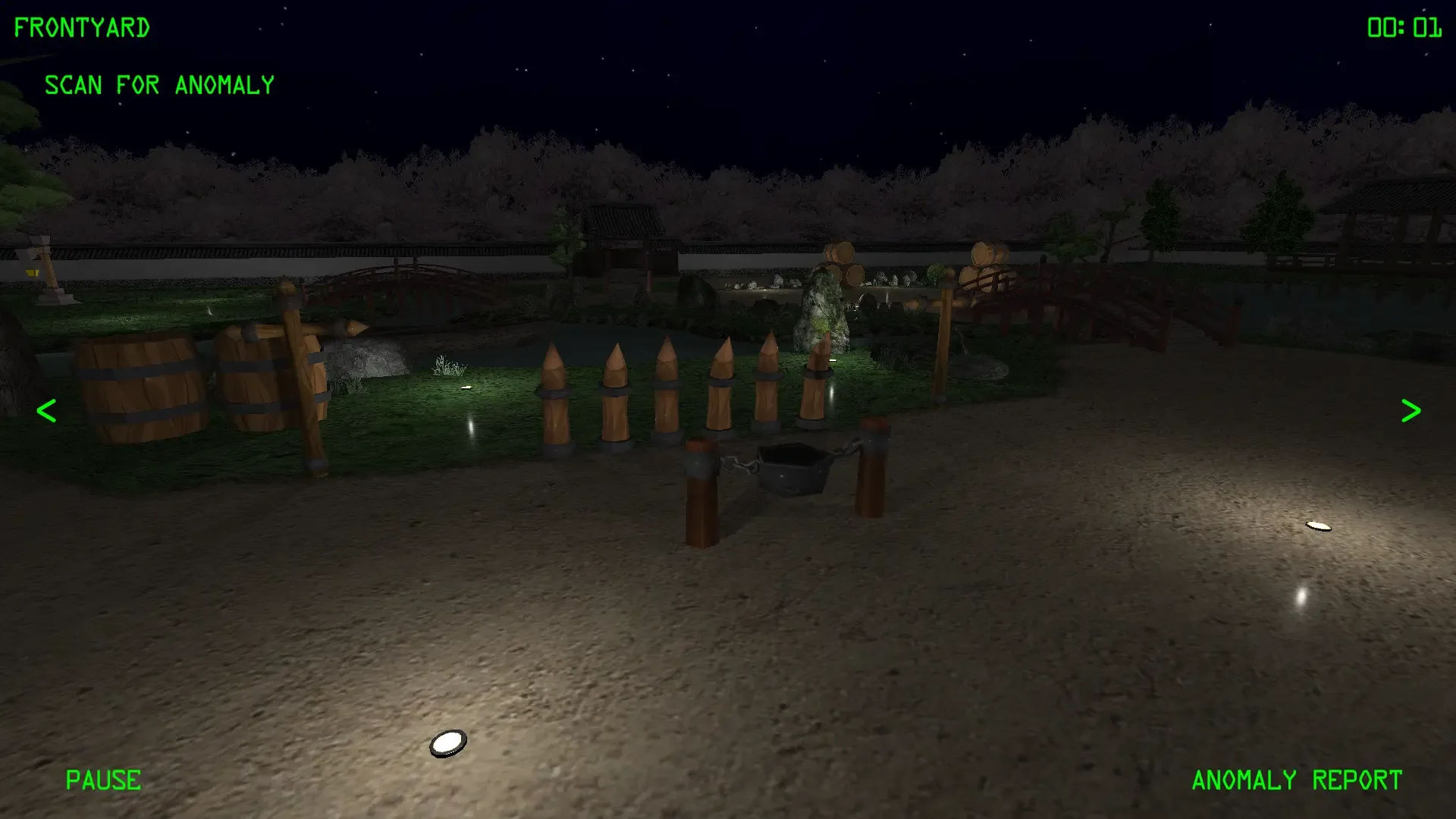Click the SCAN FOR ANOMALY prompt

tap(160, 85)
